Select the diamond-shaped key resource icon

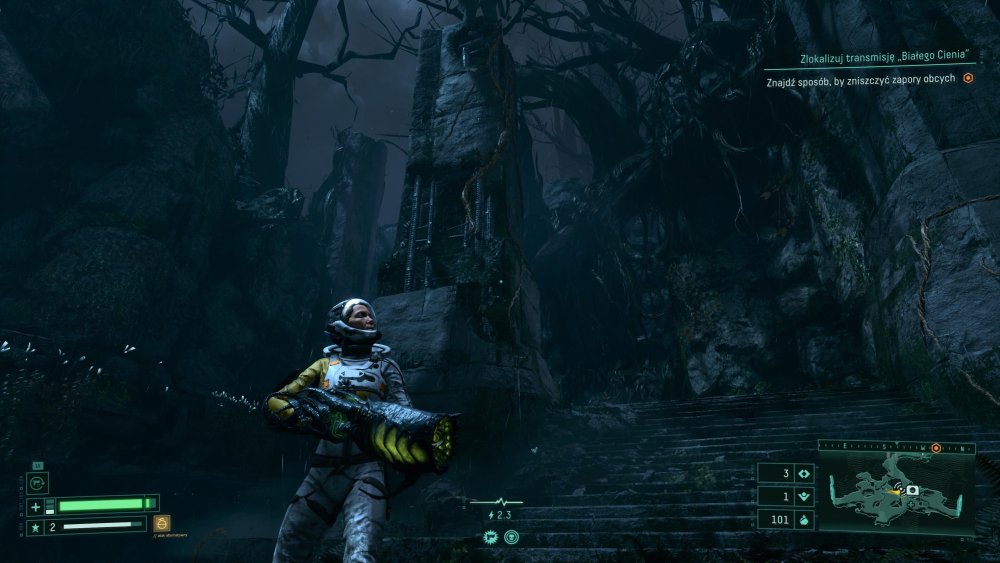tap(805, 473)
